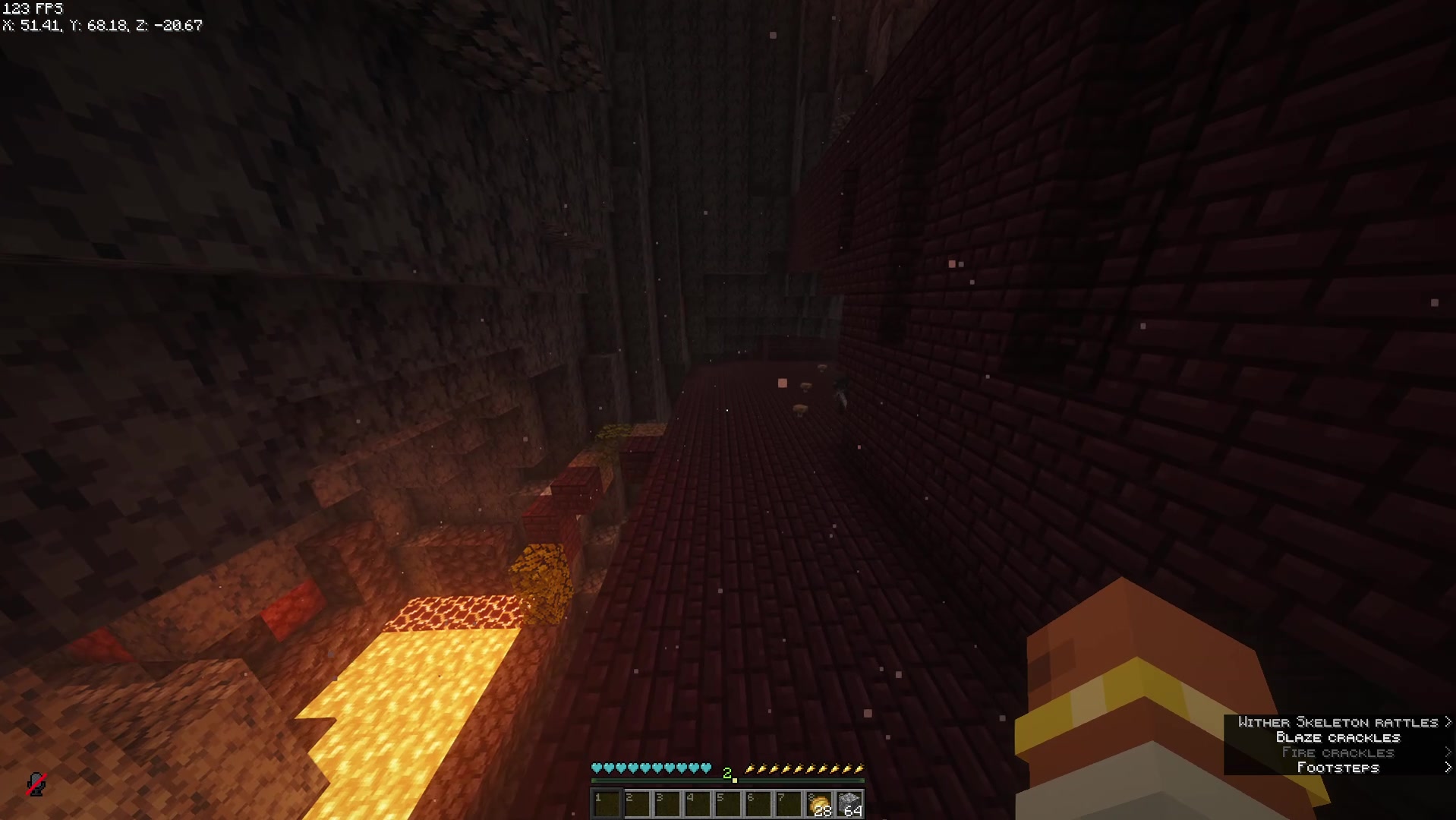Screen dimensions: 1456x820
Task: Expand the Fire crackles subtitle arrow
Action: pyautogui.click(x=1447, y=752)
